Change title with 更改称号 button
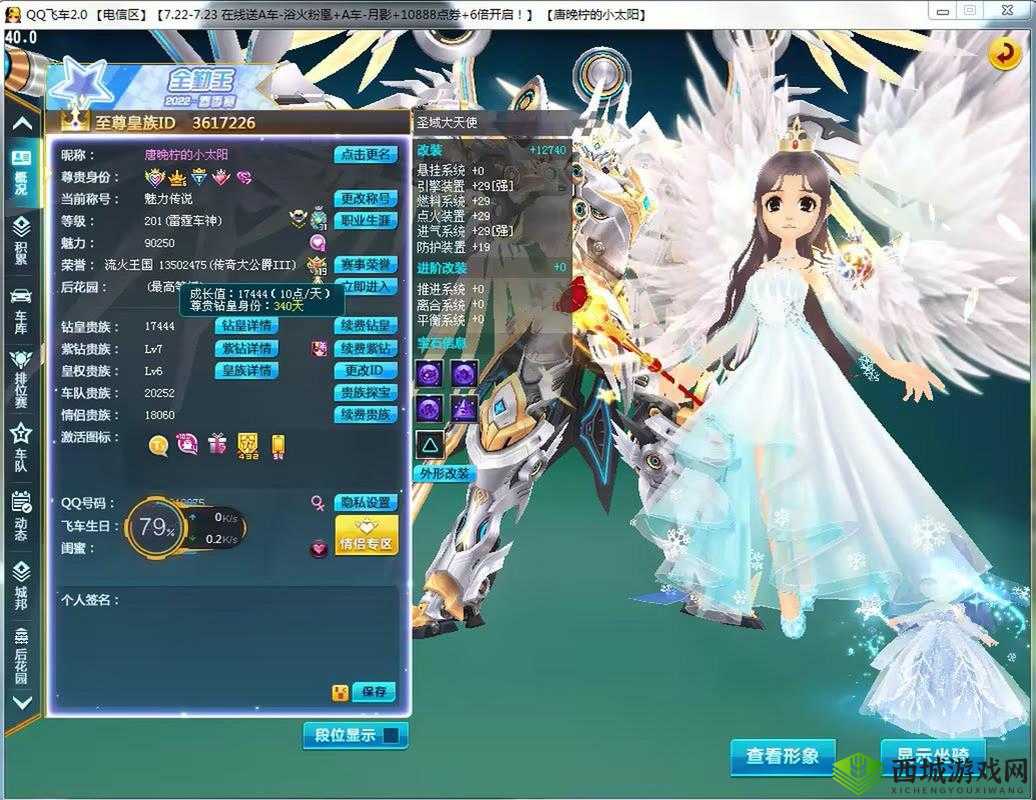 tap(365, 199)
